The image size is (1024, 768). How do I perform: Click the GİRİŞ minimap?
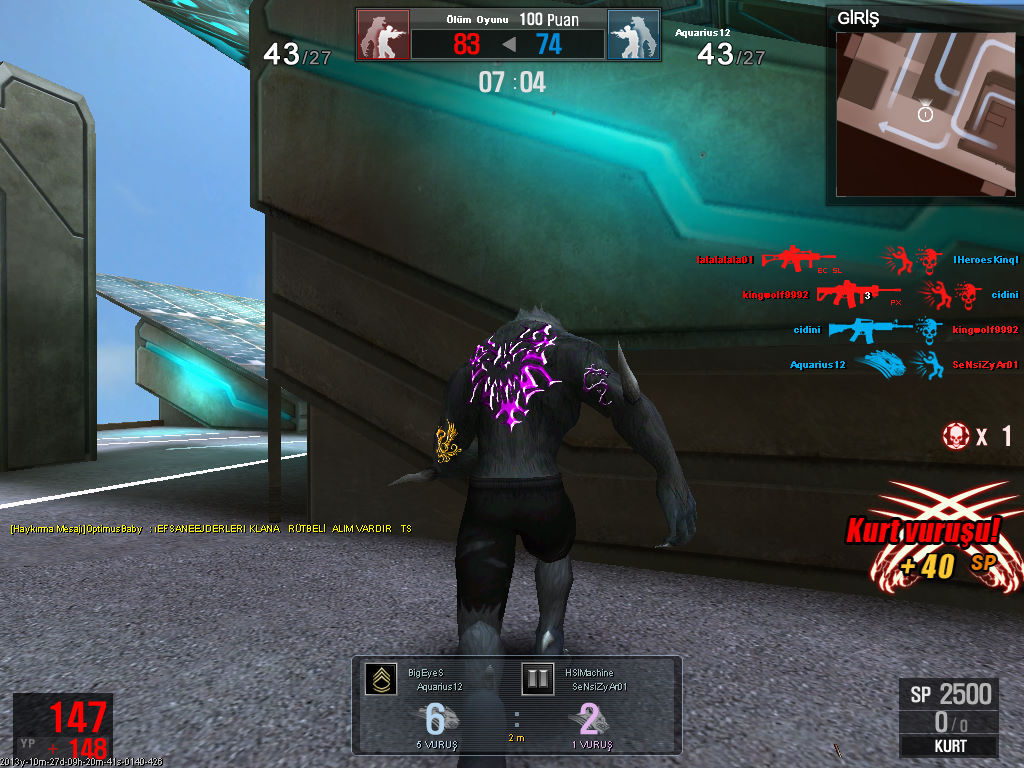click(x=927, y=113)
